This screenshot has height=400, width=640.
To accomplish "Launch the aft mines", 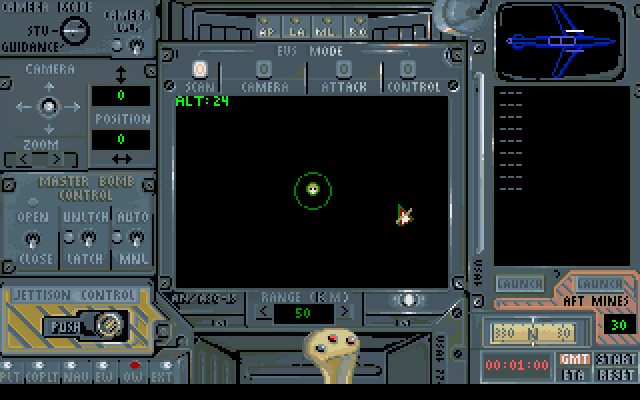I will coord(598,284).
